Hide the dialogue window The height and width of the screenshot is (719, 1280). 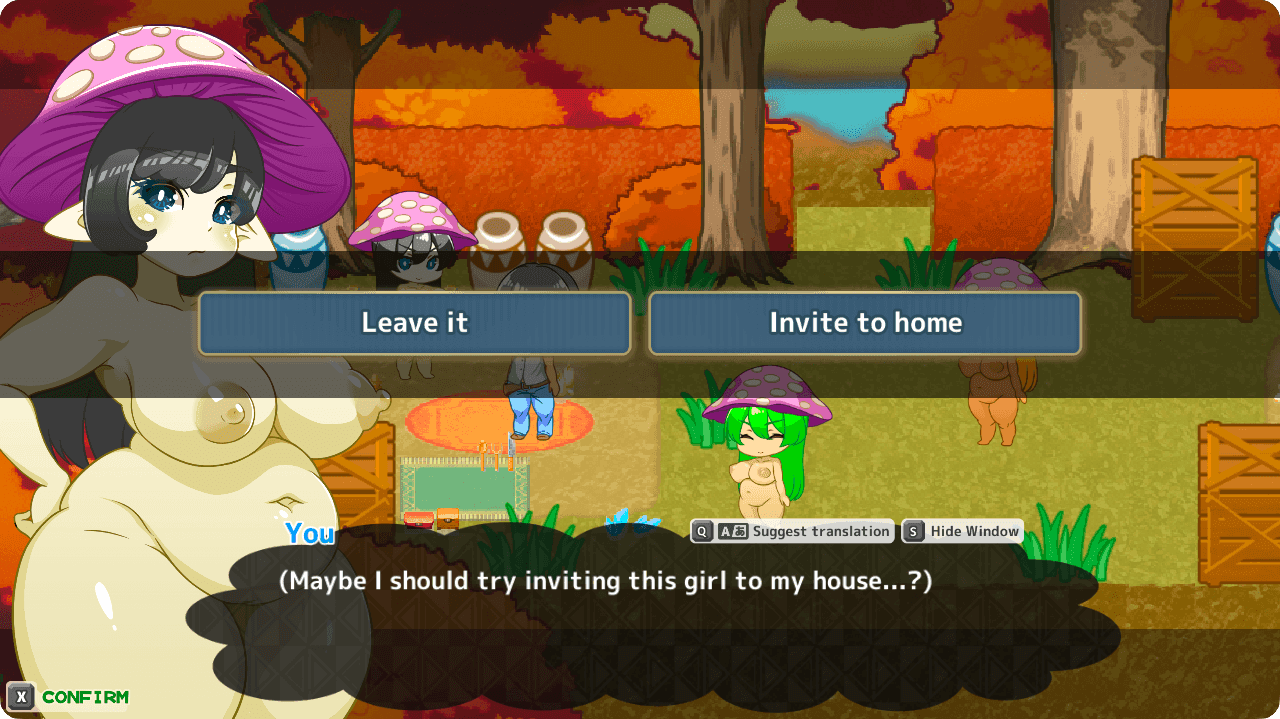[x=962, y=531]
